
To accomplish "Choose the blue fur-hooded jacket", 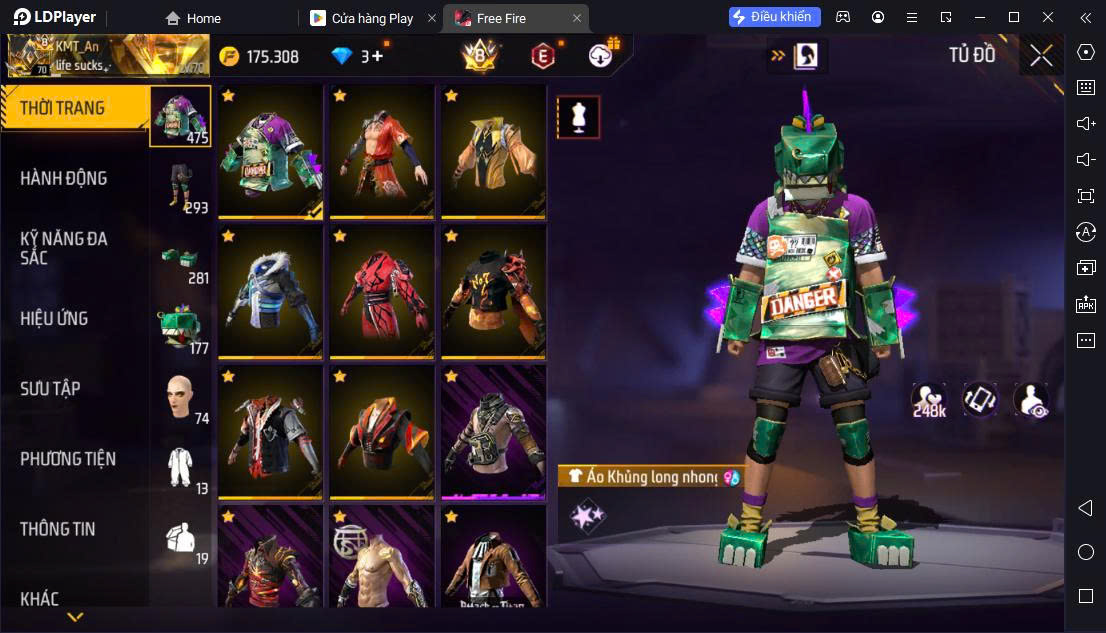I will 270,292.
